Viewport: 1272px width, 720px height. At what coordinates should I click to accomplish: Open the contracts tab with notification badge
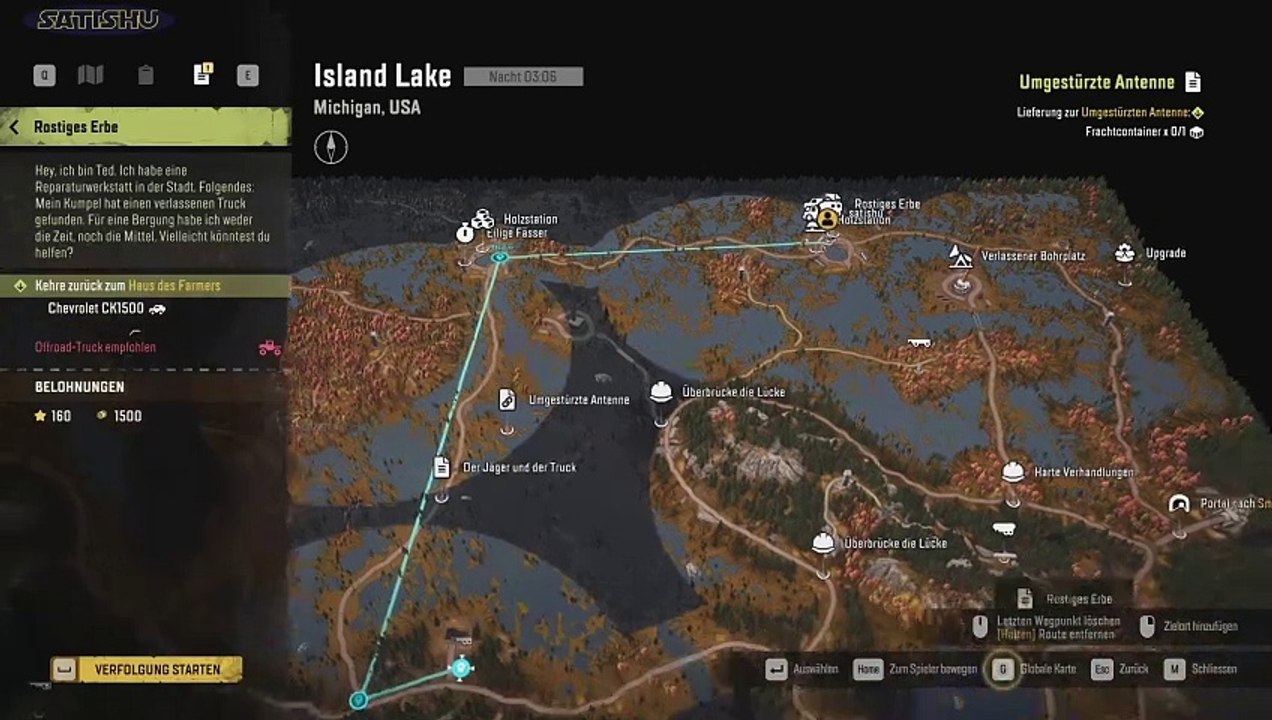[x=202, y=75]
